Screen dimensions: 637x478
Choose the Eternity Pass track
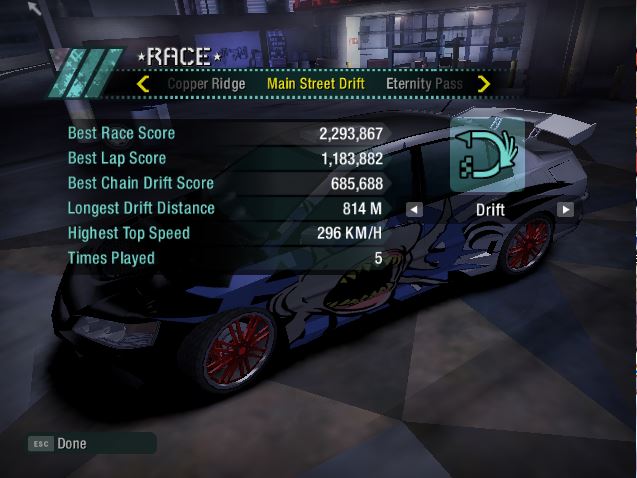[x=424, y=84]
